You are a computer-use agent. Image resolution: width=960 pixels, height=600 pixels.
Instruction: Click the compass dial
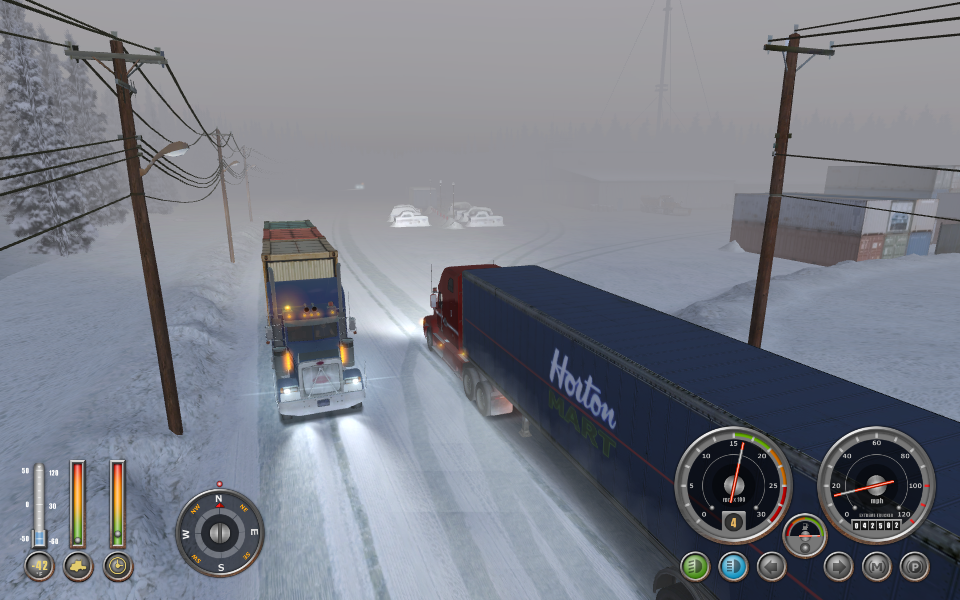coord(220,532)
